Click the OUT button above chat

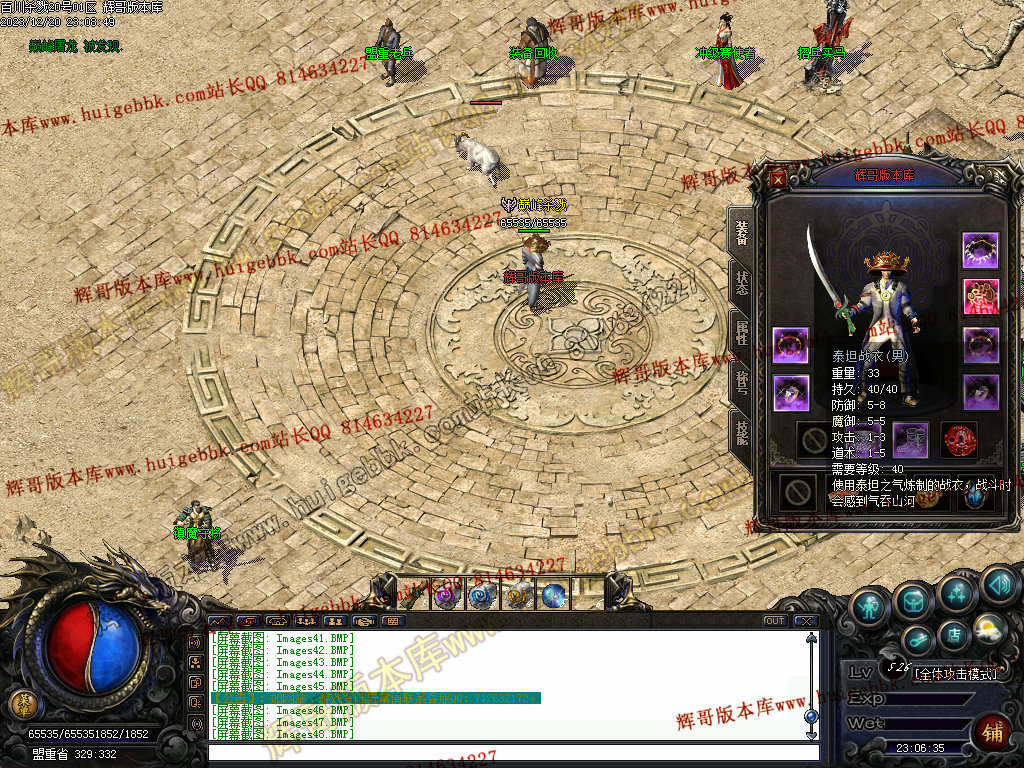tap(774, 621)
